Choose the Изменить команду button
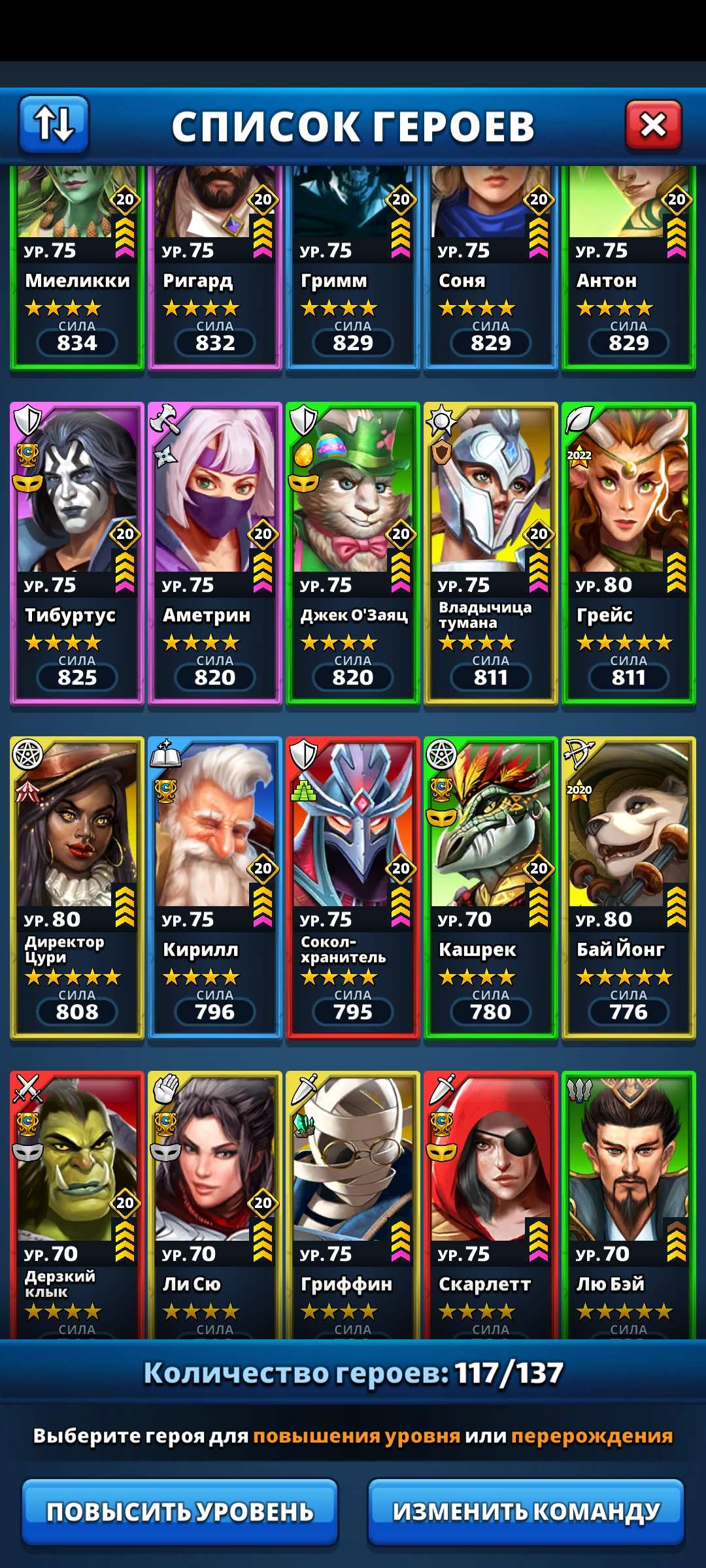The width and height of the screenshot is (706, 1568). pyautogui.click(x=526, y=1511)
